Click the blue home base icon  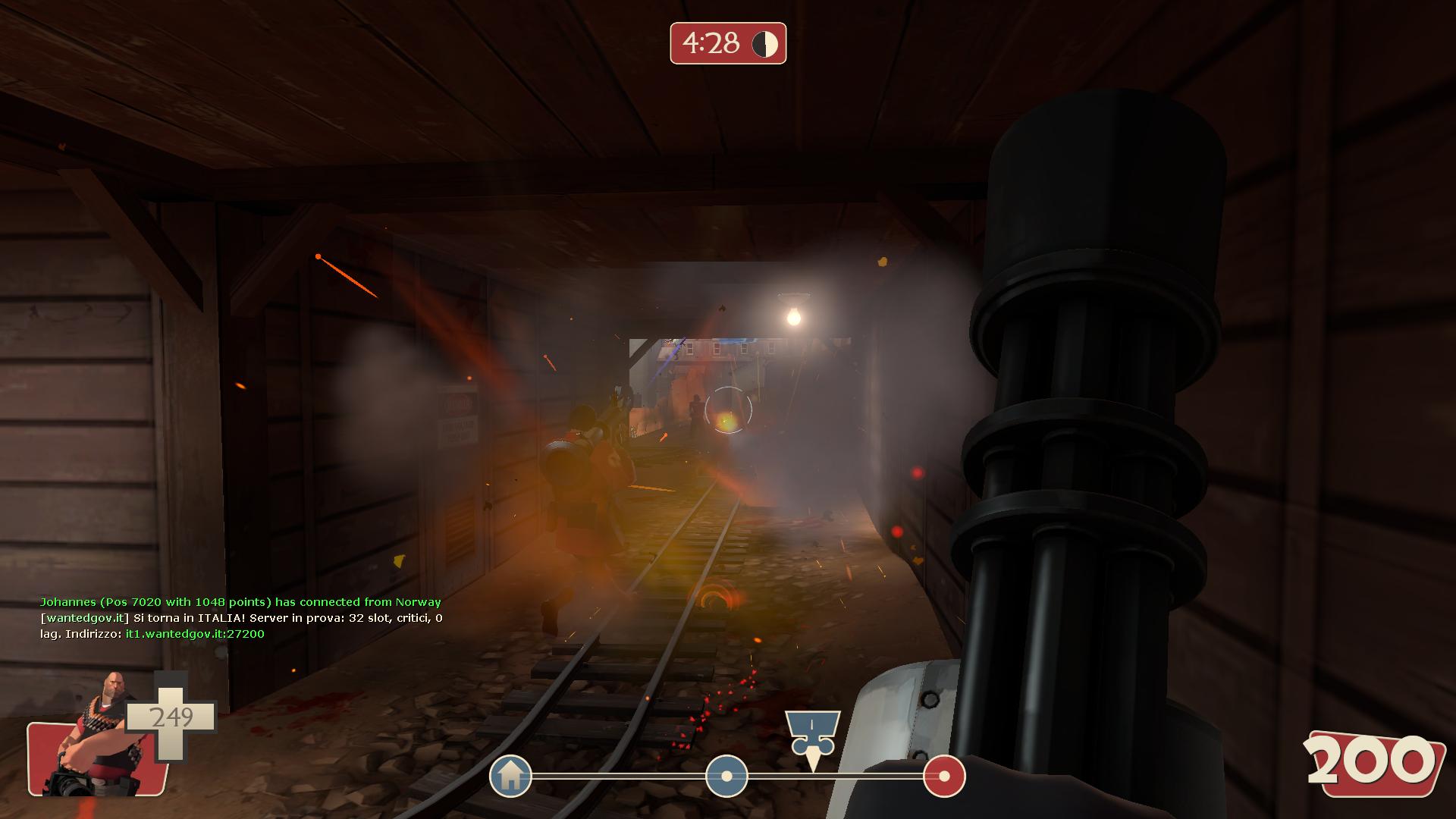[510, 775]
